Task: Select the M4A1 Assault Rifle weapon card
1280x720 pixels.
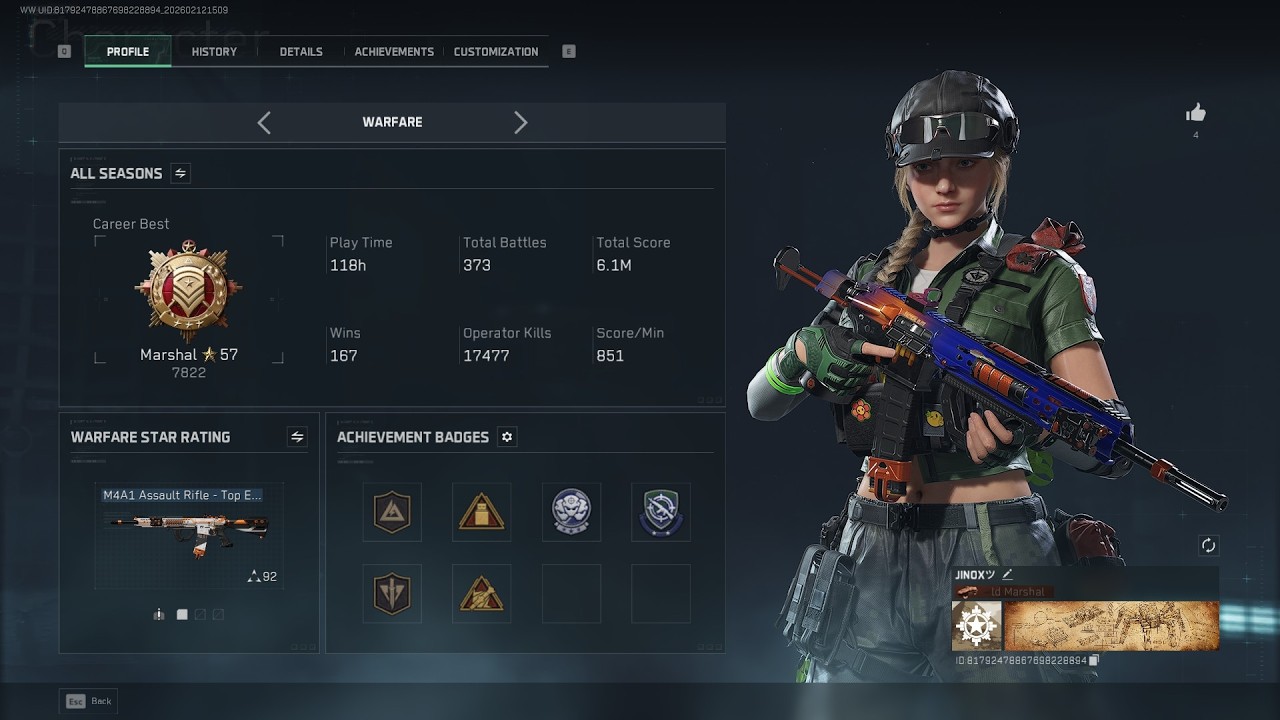Action: coord(188,535)
